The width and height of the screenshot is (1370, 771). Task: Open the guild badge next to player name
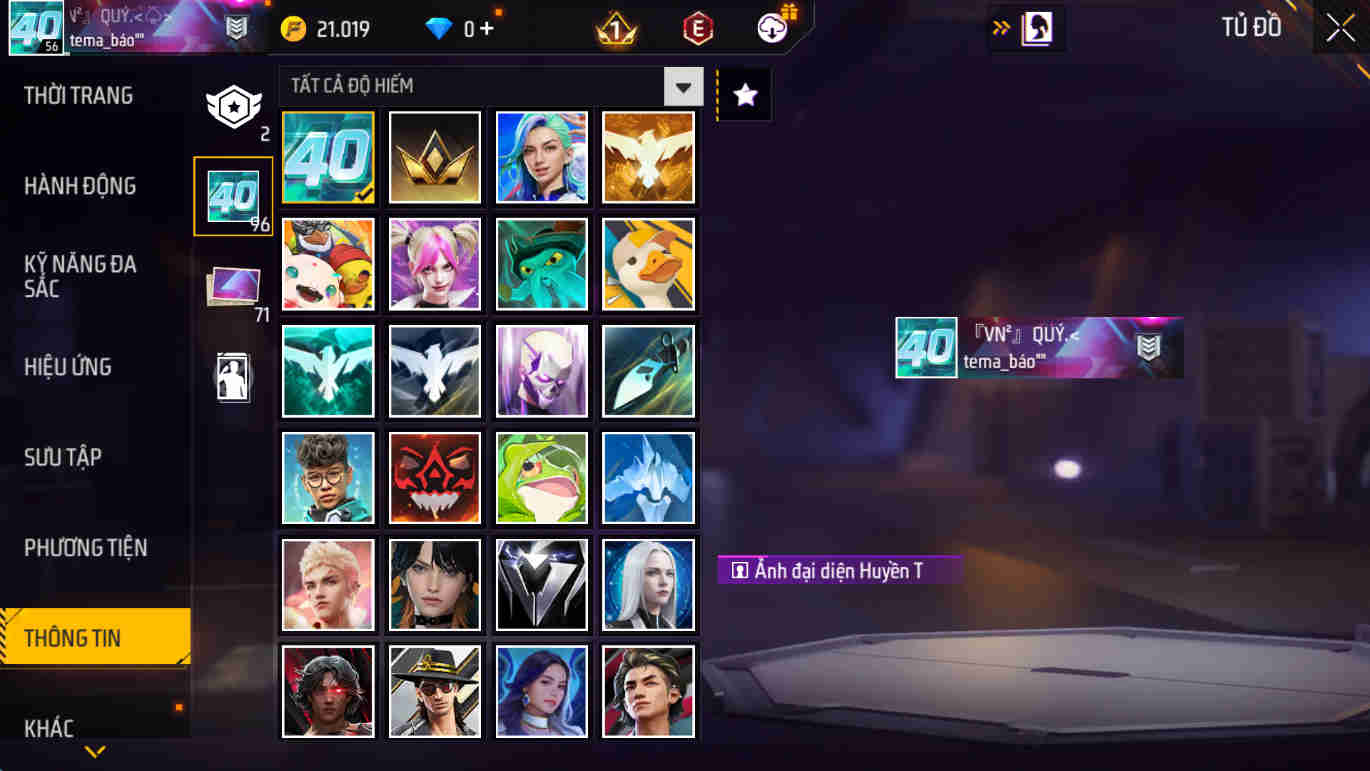236,27
